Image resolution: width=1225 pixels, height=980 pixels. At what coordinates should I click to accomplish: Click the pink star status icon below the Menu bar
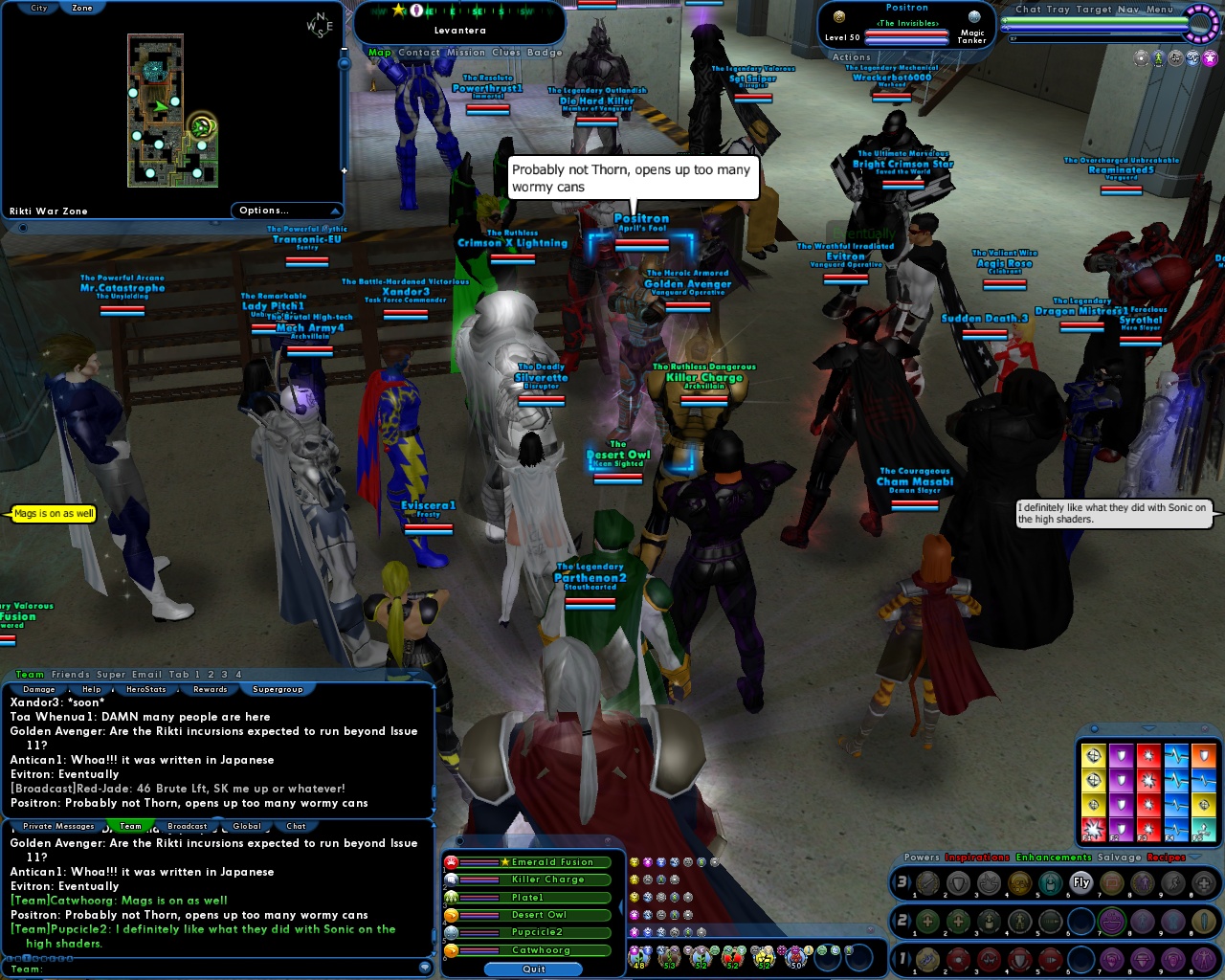pyautogui.click(x=1210, y=57)
